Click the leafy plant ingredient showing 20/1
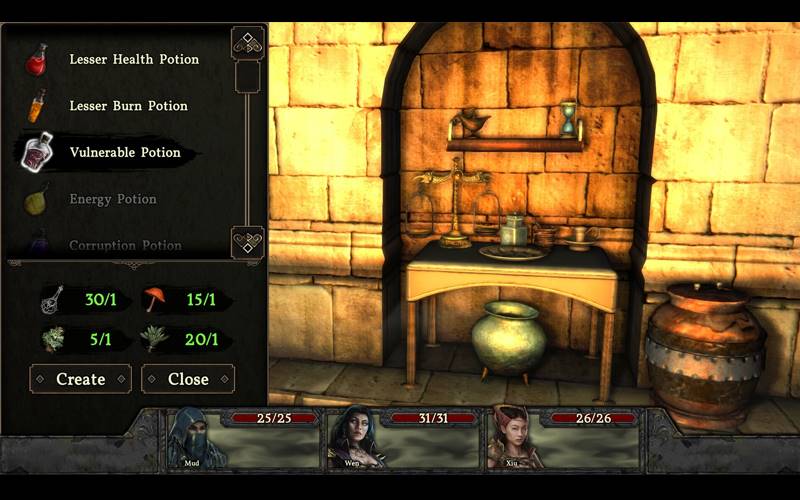Screen dimensions: 800x500 (157, 339)
